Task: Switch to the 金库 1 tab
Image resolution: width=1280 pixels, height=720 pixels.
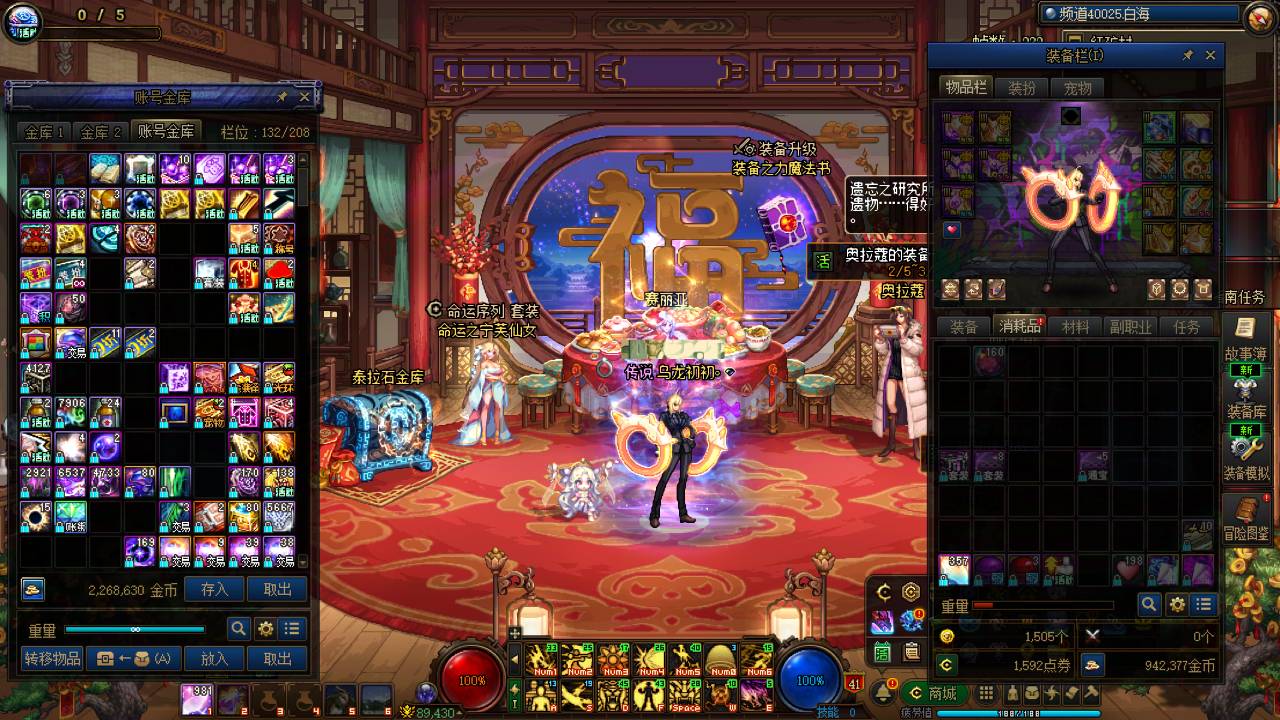Action: tap(45, 132)
